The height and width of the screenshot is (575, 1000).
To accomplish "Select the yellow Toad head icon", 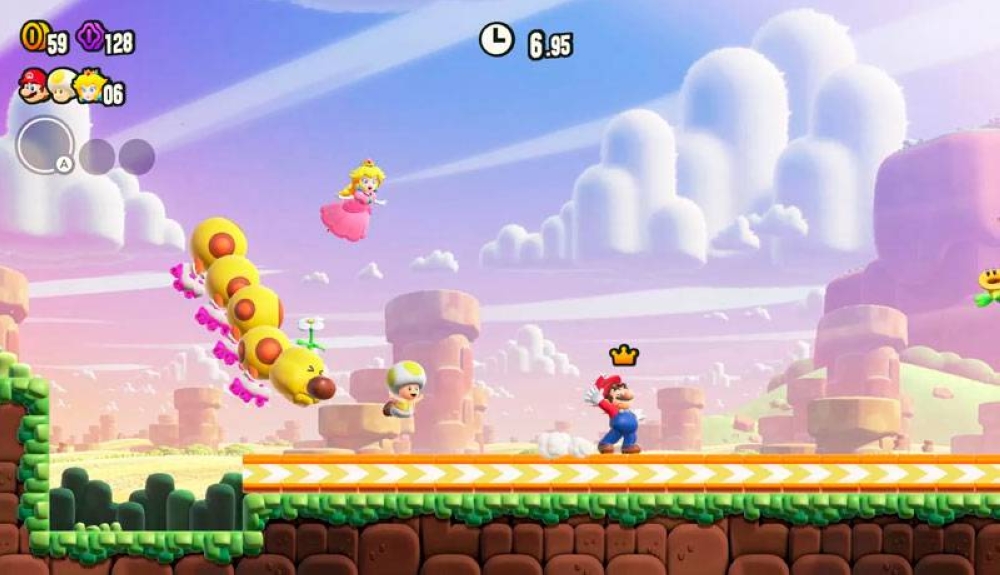I will point(62,86).
